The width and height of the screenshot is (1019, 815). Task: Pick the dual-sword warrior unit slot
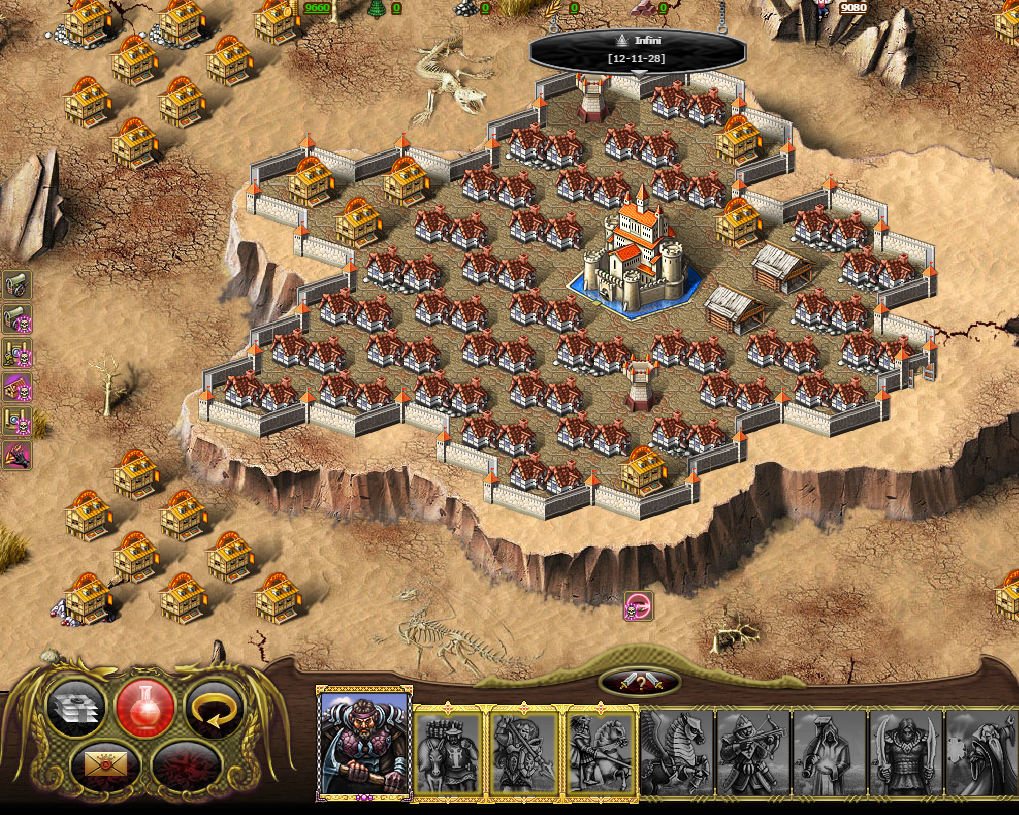click(x=905, y=752)
